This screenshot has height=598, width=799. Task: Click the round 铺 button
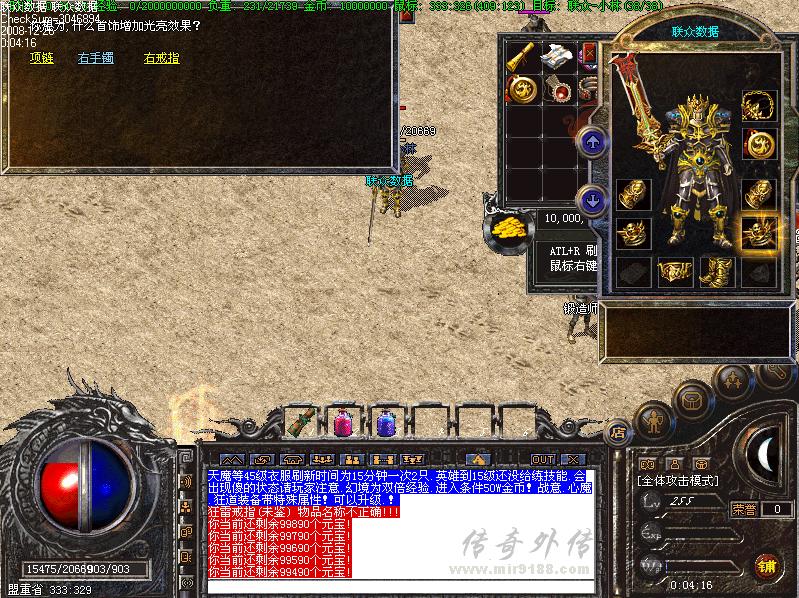point(767,565)
